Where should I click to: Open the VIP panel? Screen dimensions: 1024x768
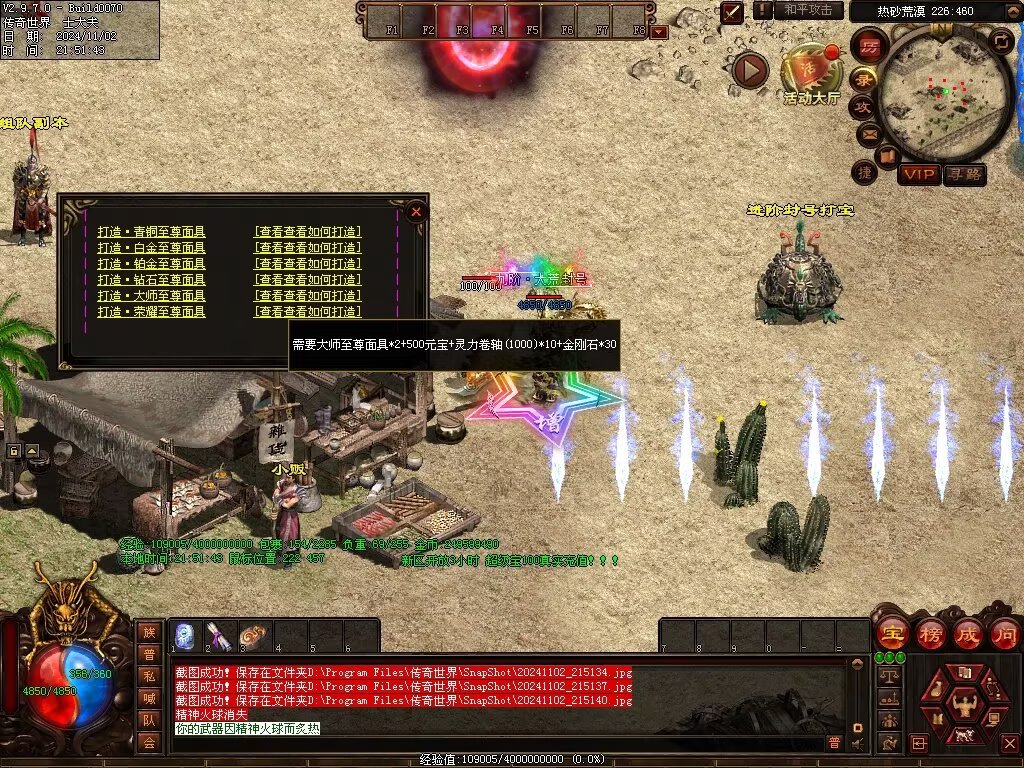click(x=917, y=174)
